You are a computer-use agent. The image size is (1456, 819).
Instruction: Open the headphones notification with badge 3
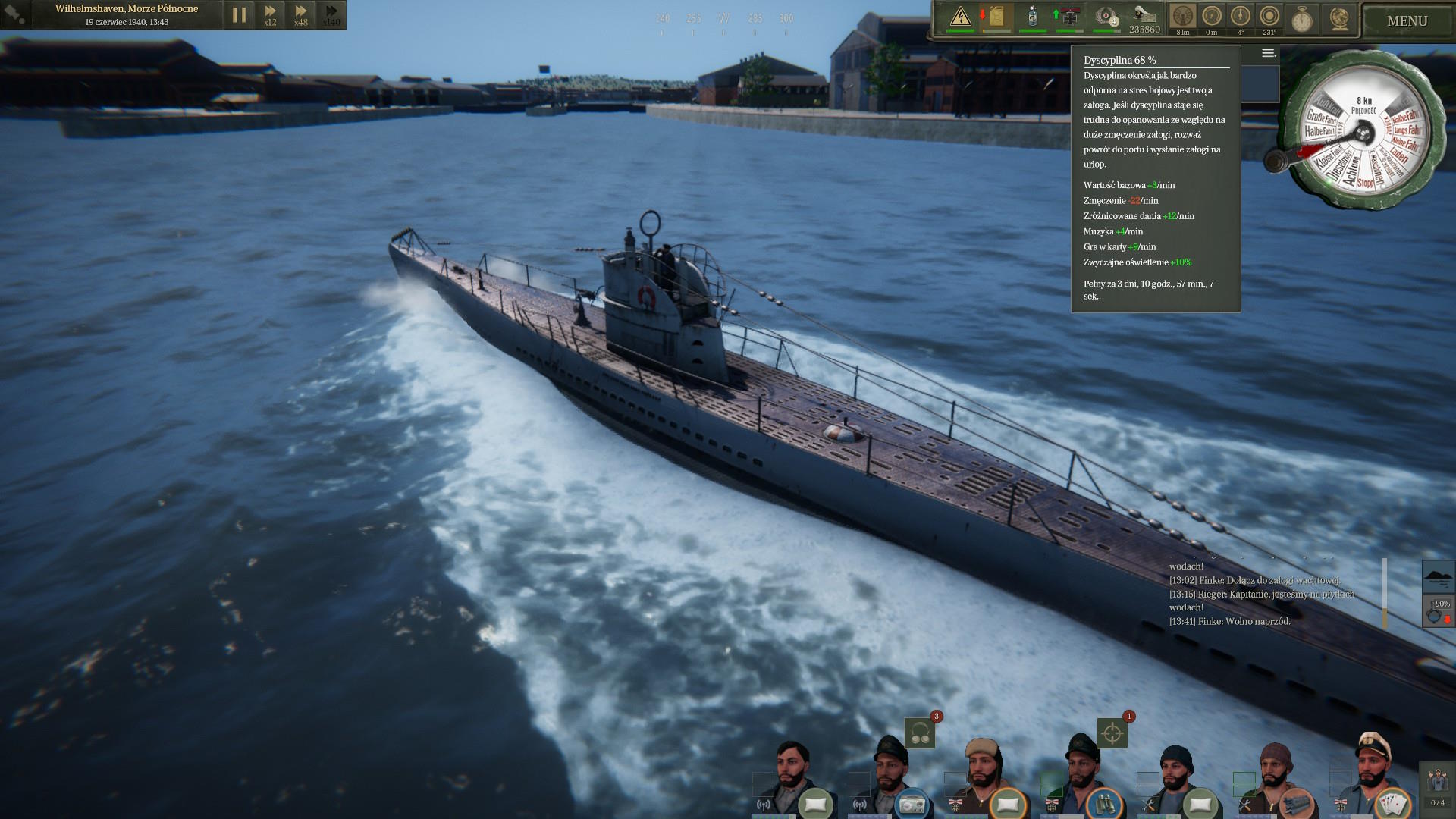(x=920, y=733)
